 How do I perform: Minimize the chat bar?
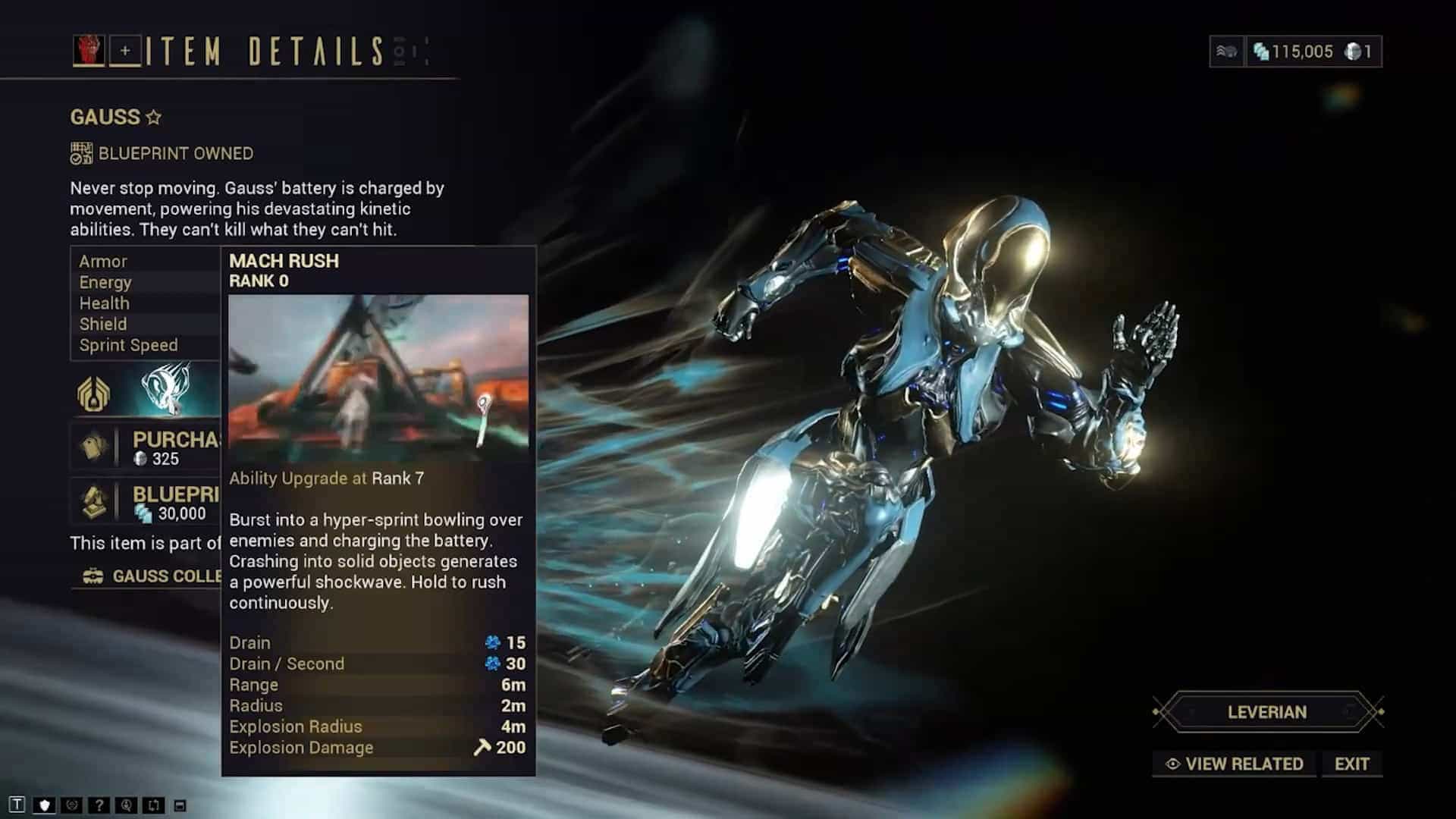[x=180, y=805]
